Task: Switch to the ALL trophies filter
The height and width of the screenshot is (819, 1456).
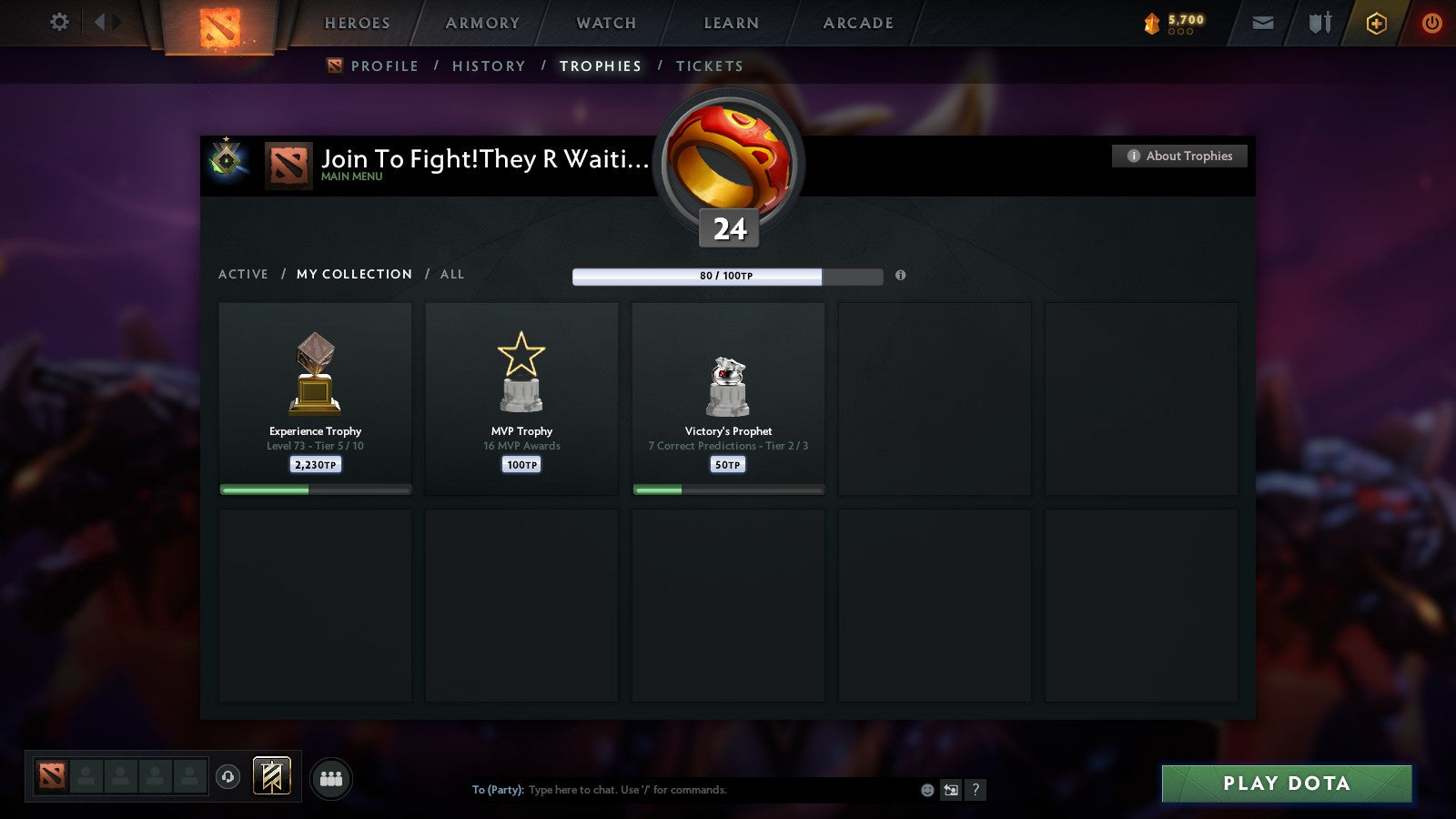Action: 453,274
